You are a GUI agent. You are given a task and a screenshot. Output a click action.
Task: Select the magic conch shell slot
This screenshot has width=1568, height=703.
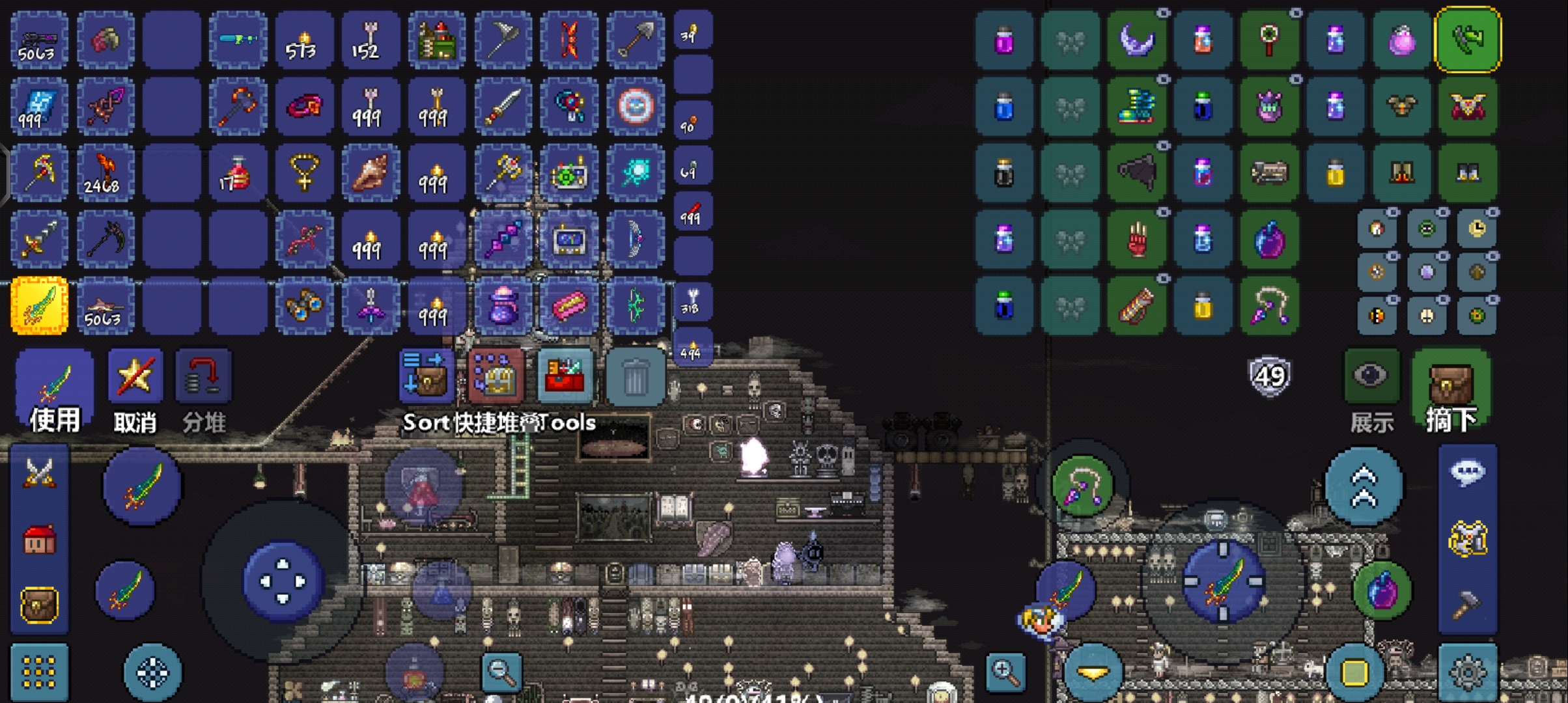tap(370, 172)
